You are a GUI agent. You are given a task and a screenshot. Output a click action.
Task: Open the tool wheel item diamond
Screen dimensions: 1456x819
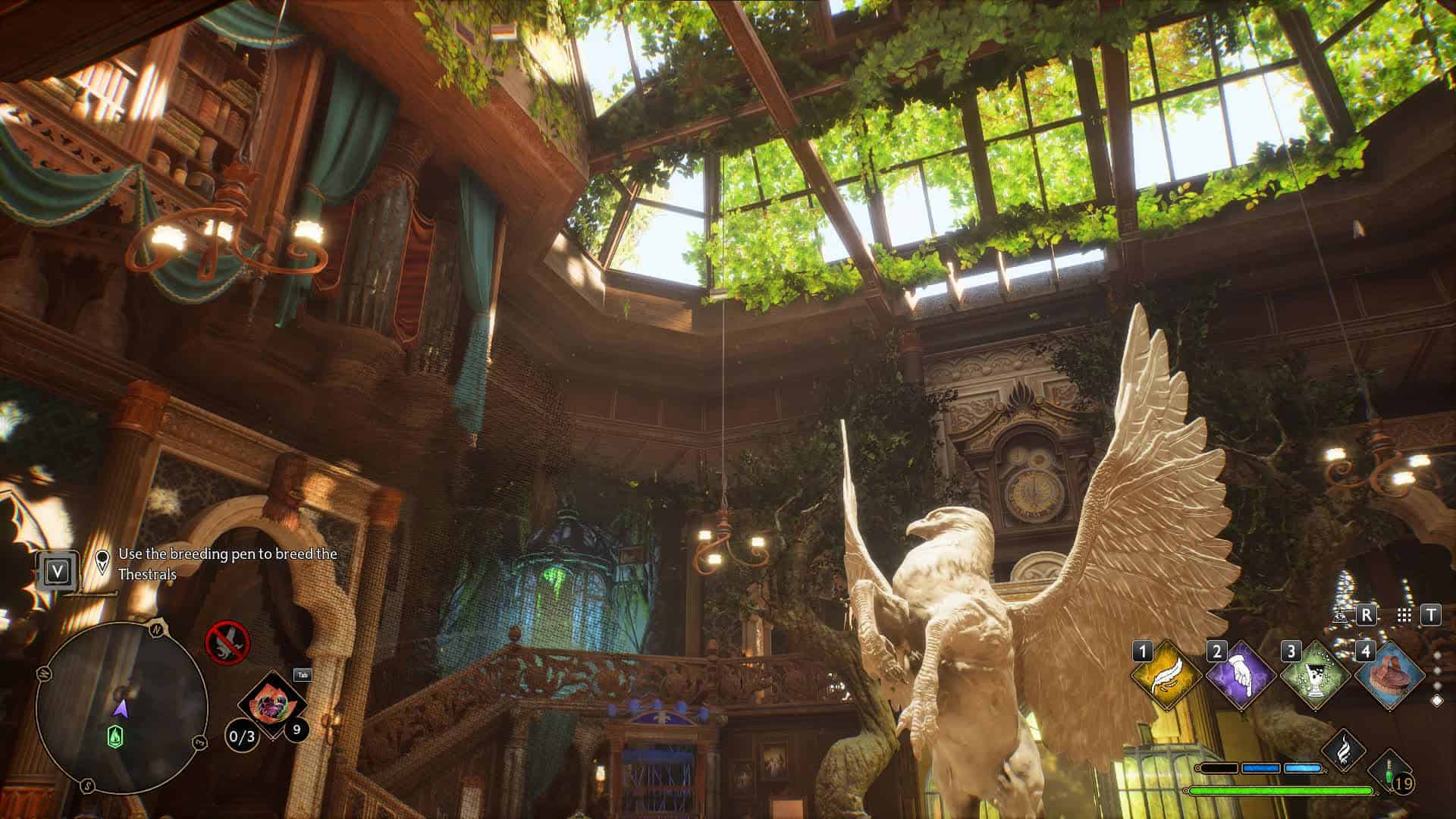[269, 708]
